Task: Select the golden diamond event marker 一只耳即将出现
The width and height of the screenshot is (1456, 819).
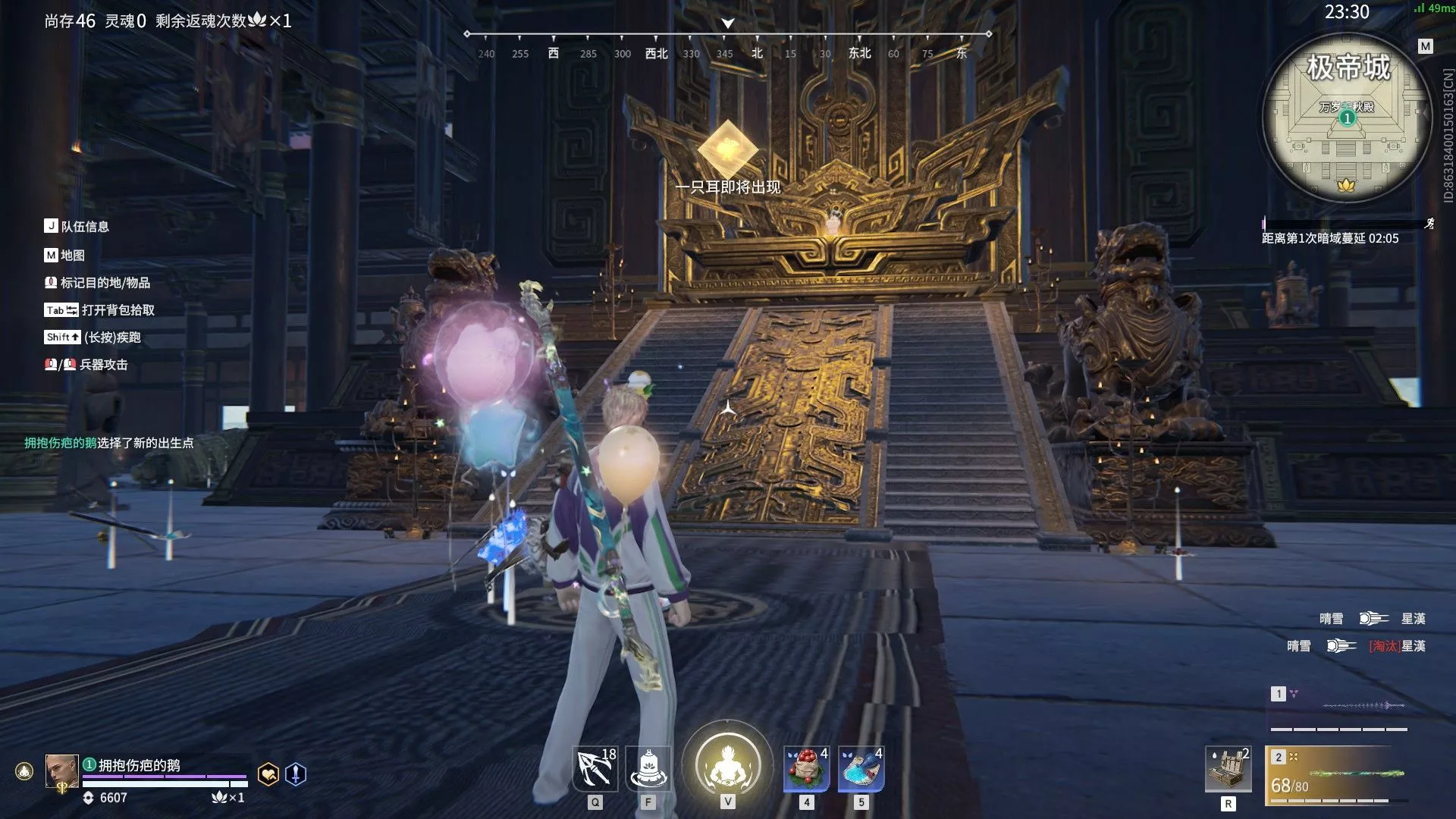Action: tap(727, 149)
